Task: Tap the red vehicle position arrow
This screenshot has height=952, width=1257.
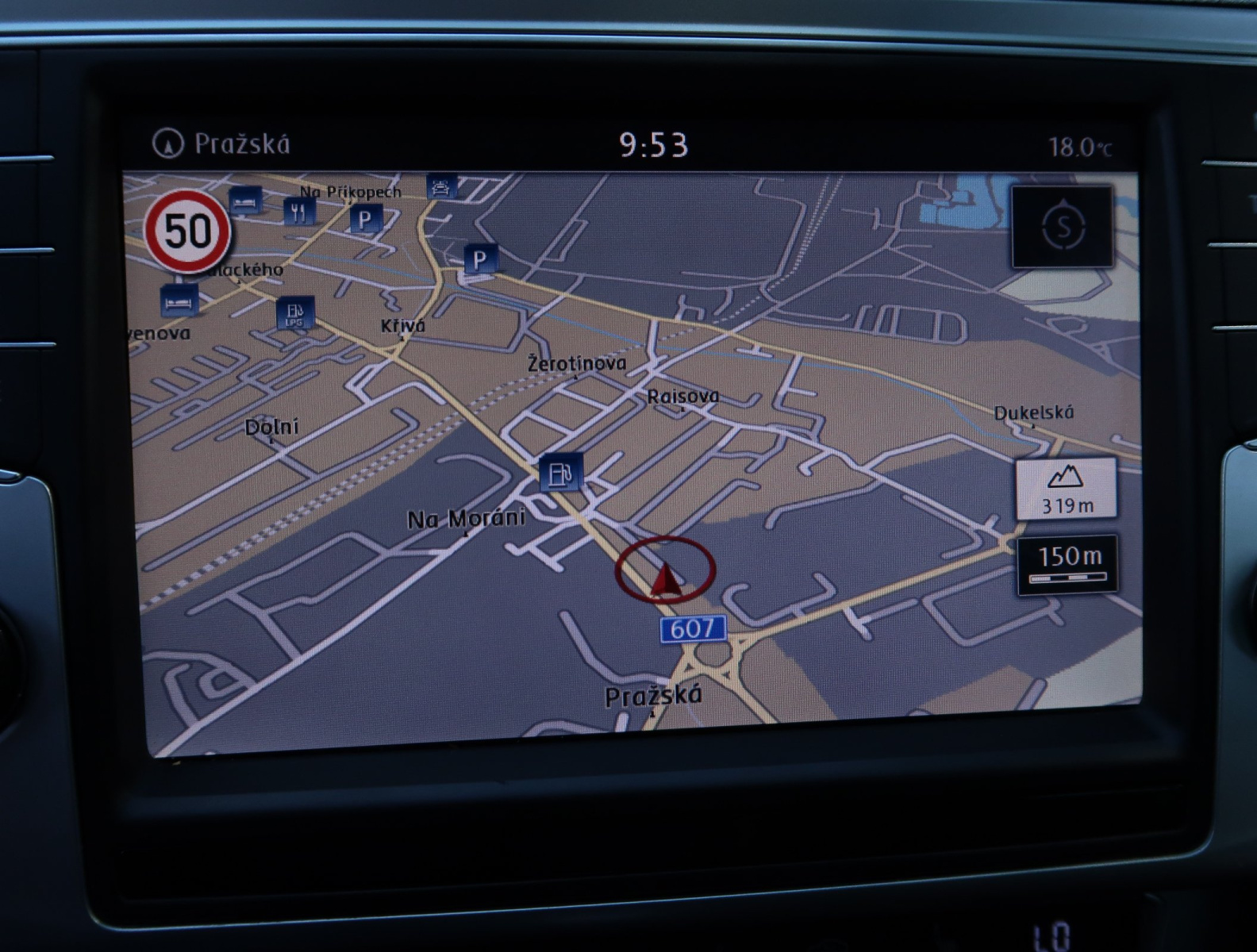Action: pyautogui.click(x=667, y=582)
